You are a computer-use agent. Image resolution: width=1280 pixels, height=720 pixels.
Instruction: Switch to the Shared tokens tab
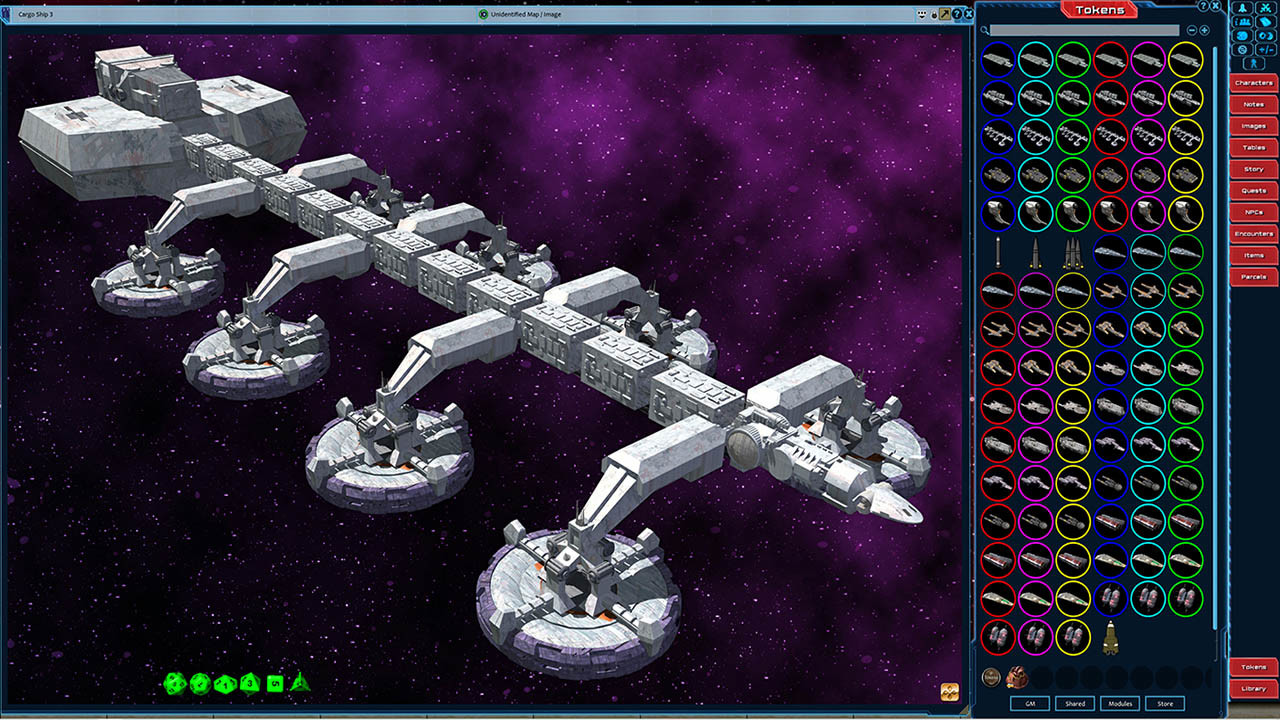(1075, 703)
